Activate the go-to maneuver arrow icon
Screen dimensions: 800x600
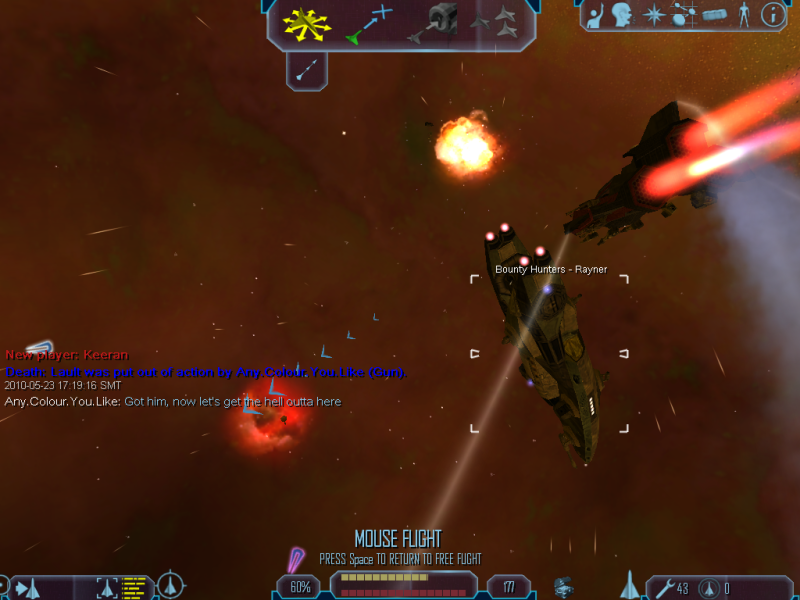[369, 24]
